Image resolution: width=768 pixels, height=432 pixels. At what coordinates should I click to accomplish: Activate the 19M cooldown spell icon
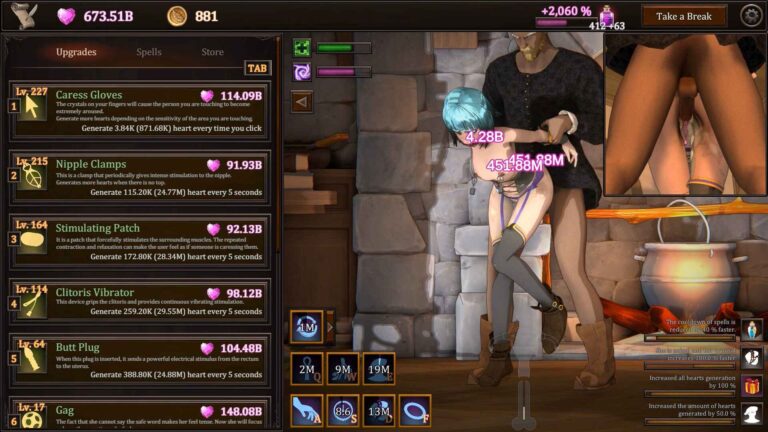tap(378, 368)
